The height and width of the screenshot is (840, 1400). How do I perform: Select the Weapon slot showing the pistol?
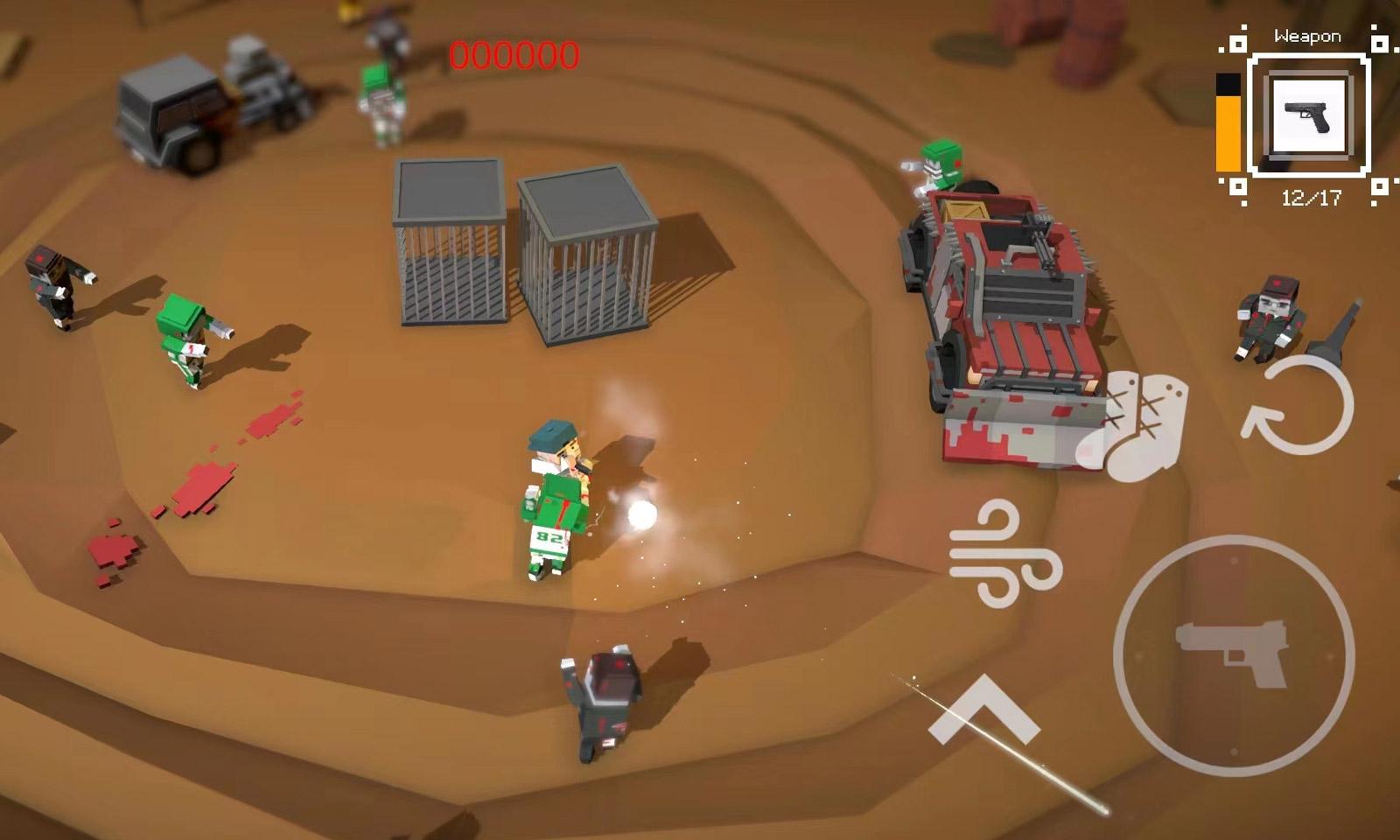pyautogui.click(x=1308, y=116)
